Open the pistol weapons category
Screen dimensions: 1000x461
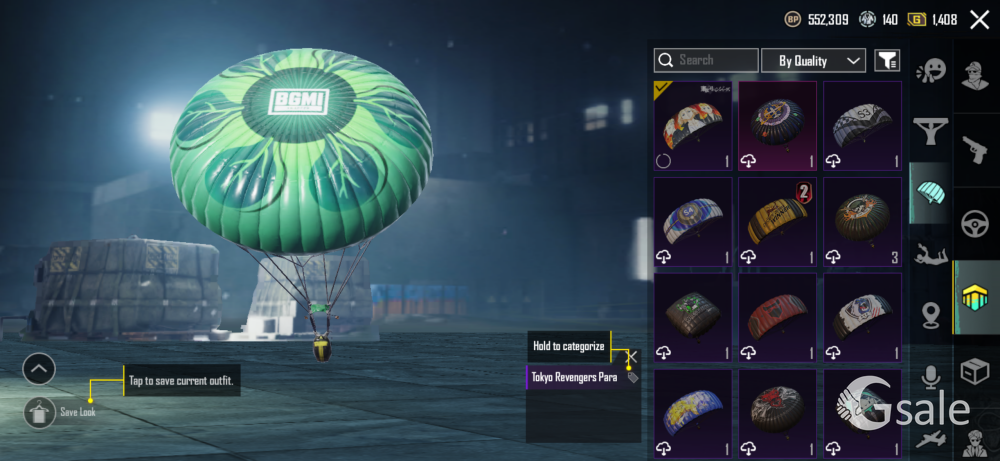[x=975, y=150]
